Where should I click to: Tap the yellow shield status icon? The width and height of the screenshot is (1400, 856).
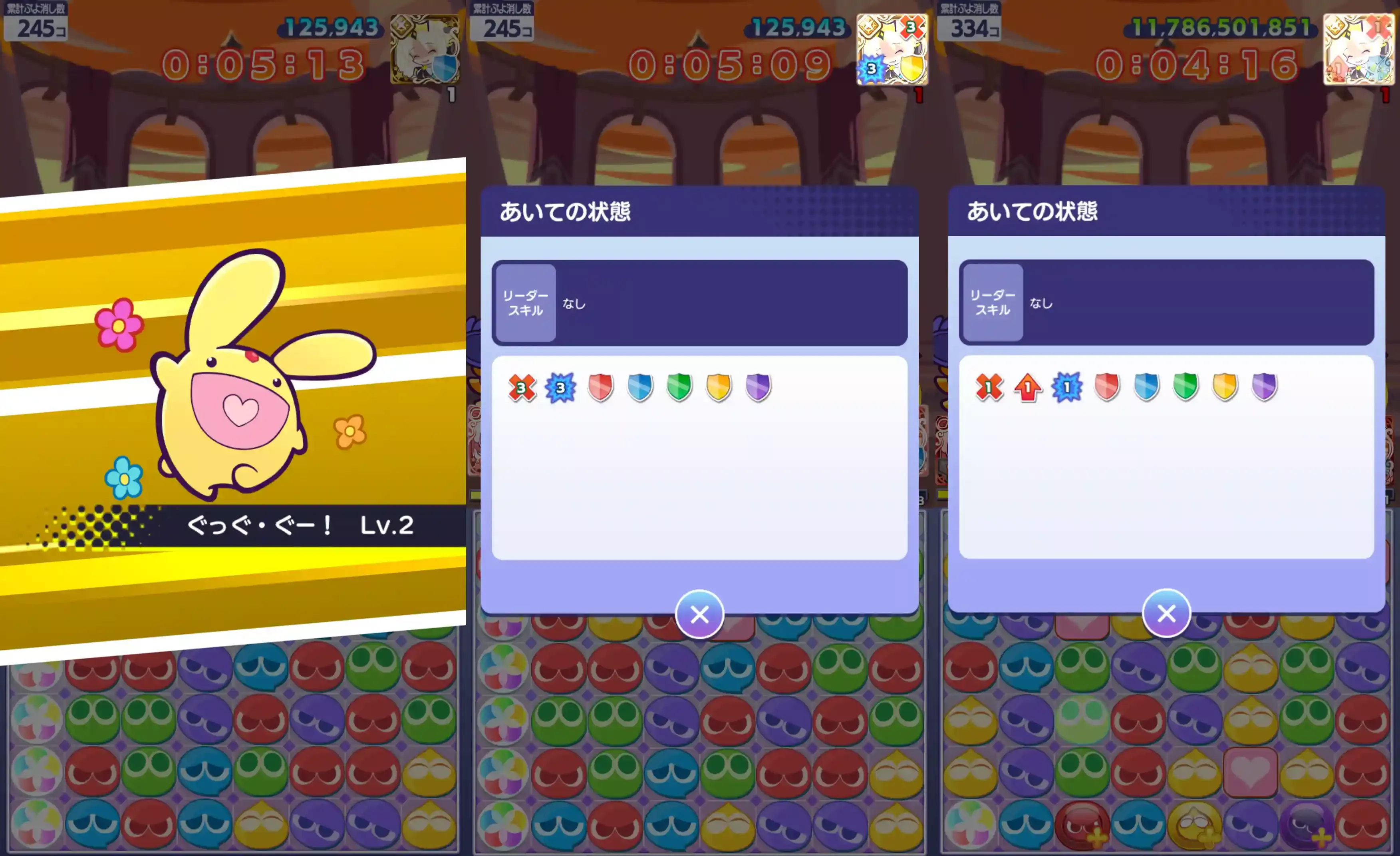click(x=718, y=387)
